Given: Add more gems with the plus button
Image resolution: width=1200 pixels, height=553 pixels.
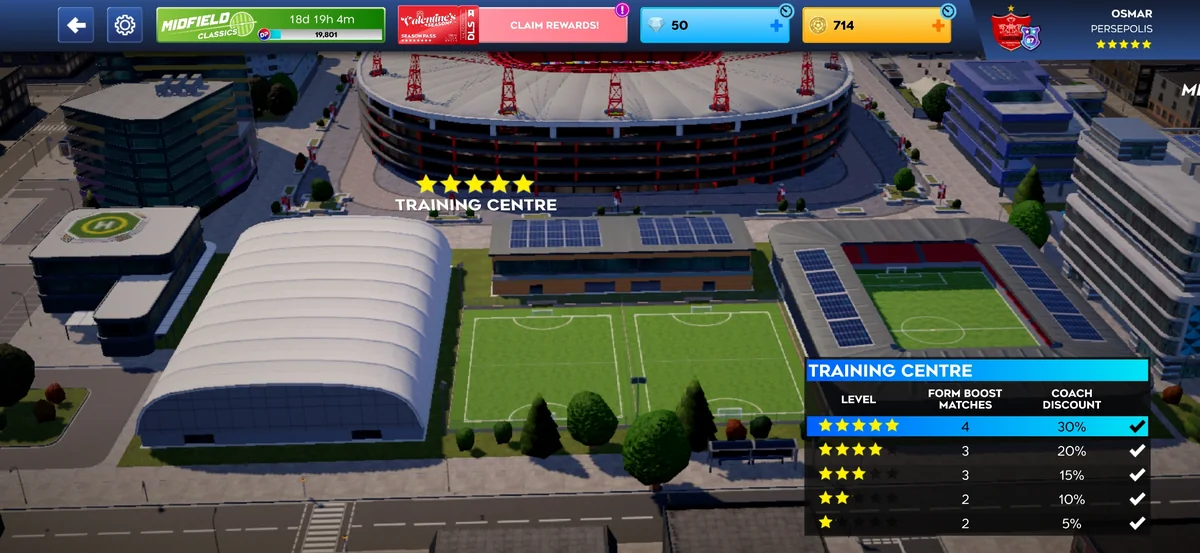Looking at the screenshot, I should [776, 26].
